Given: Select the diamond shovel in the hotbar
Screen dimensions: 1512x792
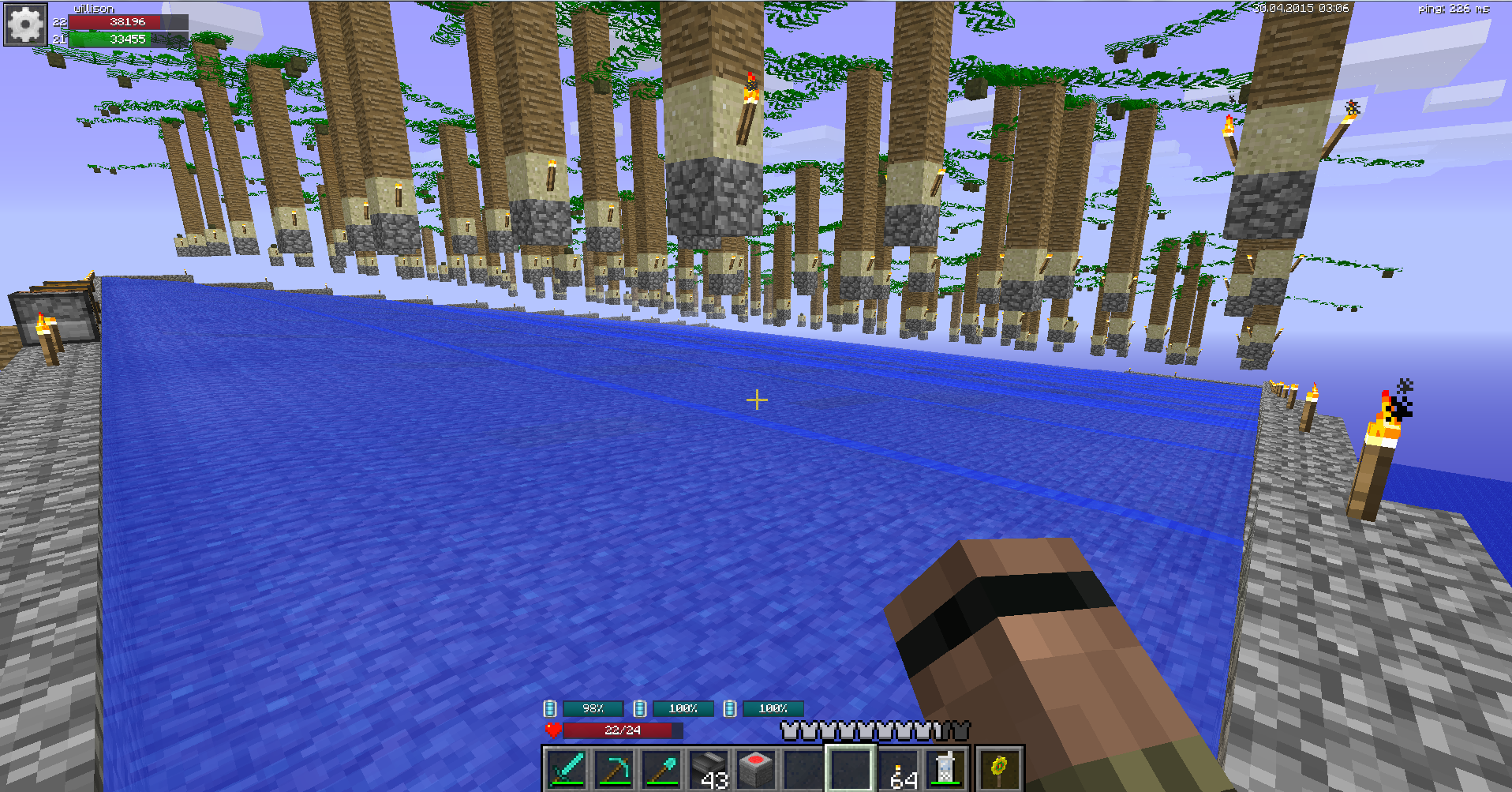Looking at the screenshot, I should point(661,769).
